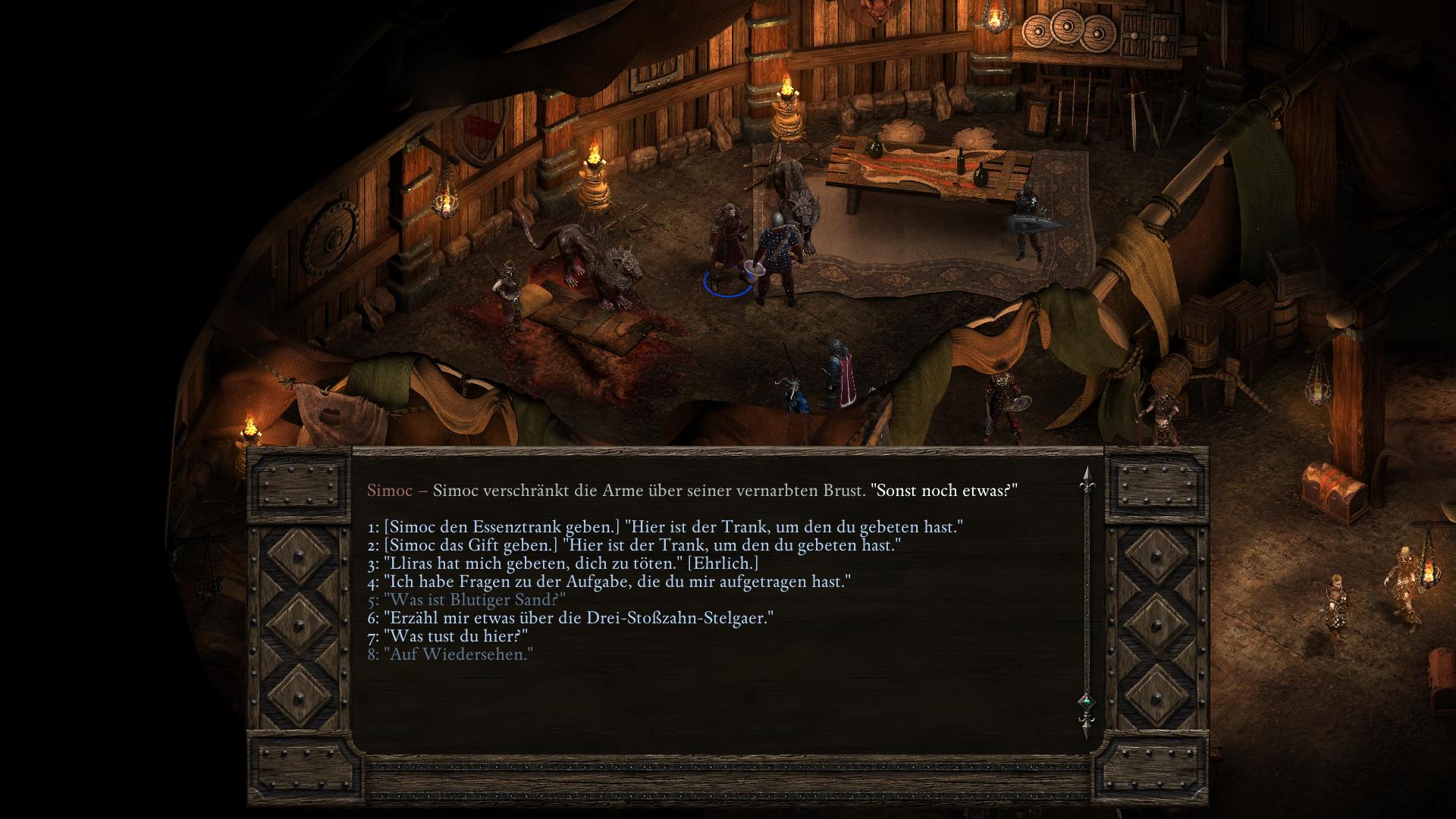Select the reply giving Simoc das Gift
Image resolution: width=1456 pixels, height=819 pixels.
(x=634, y=545)
